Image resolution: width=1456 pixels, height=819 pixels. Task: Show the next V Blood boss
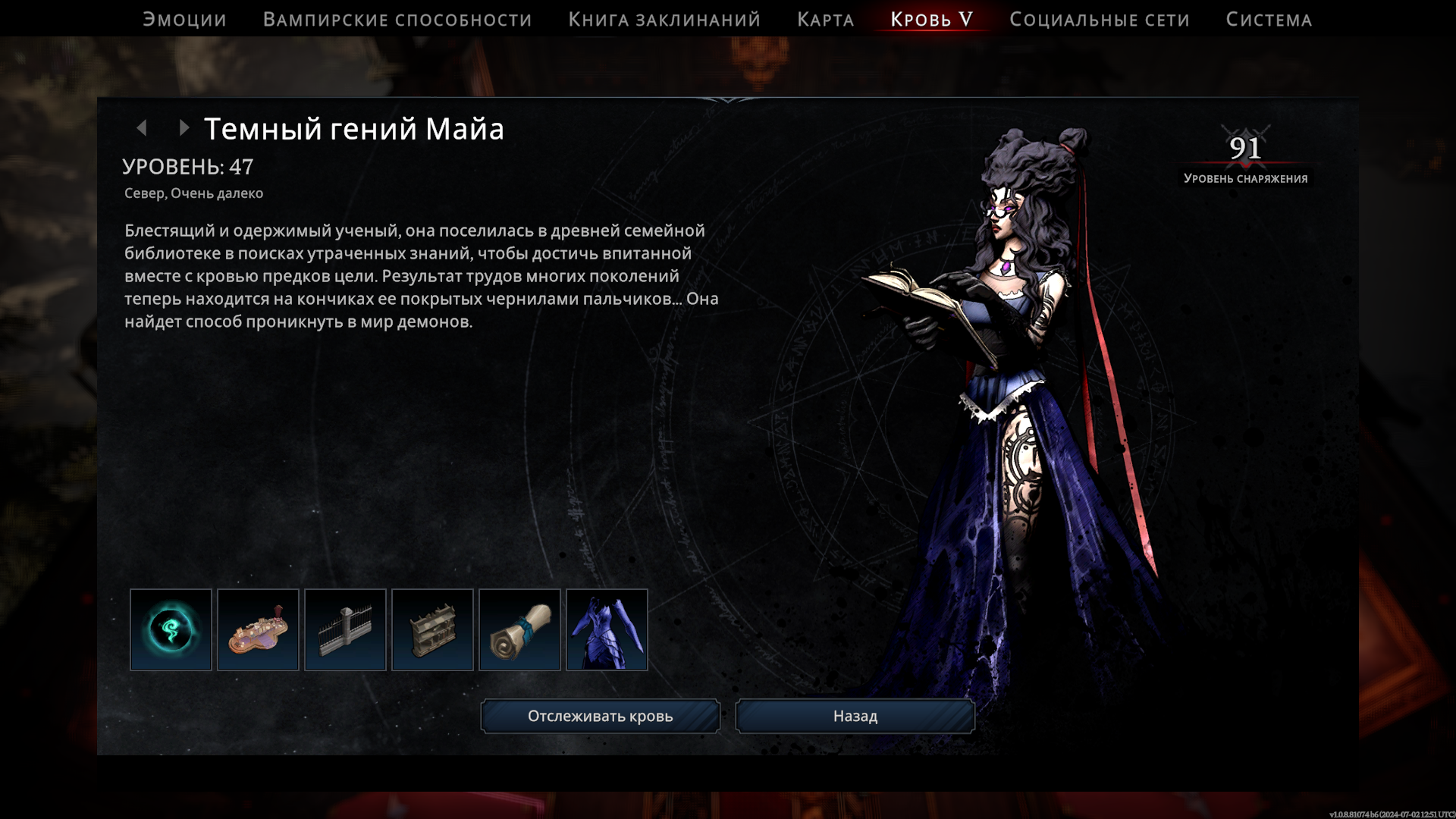pos(184,128)
